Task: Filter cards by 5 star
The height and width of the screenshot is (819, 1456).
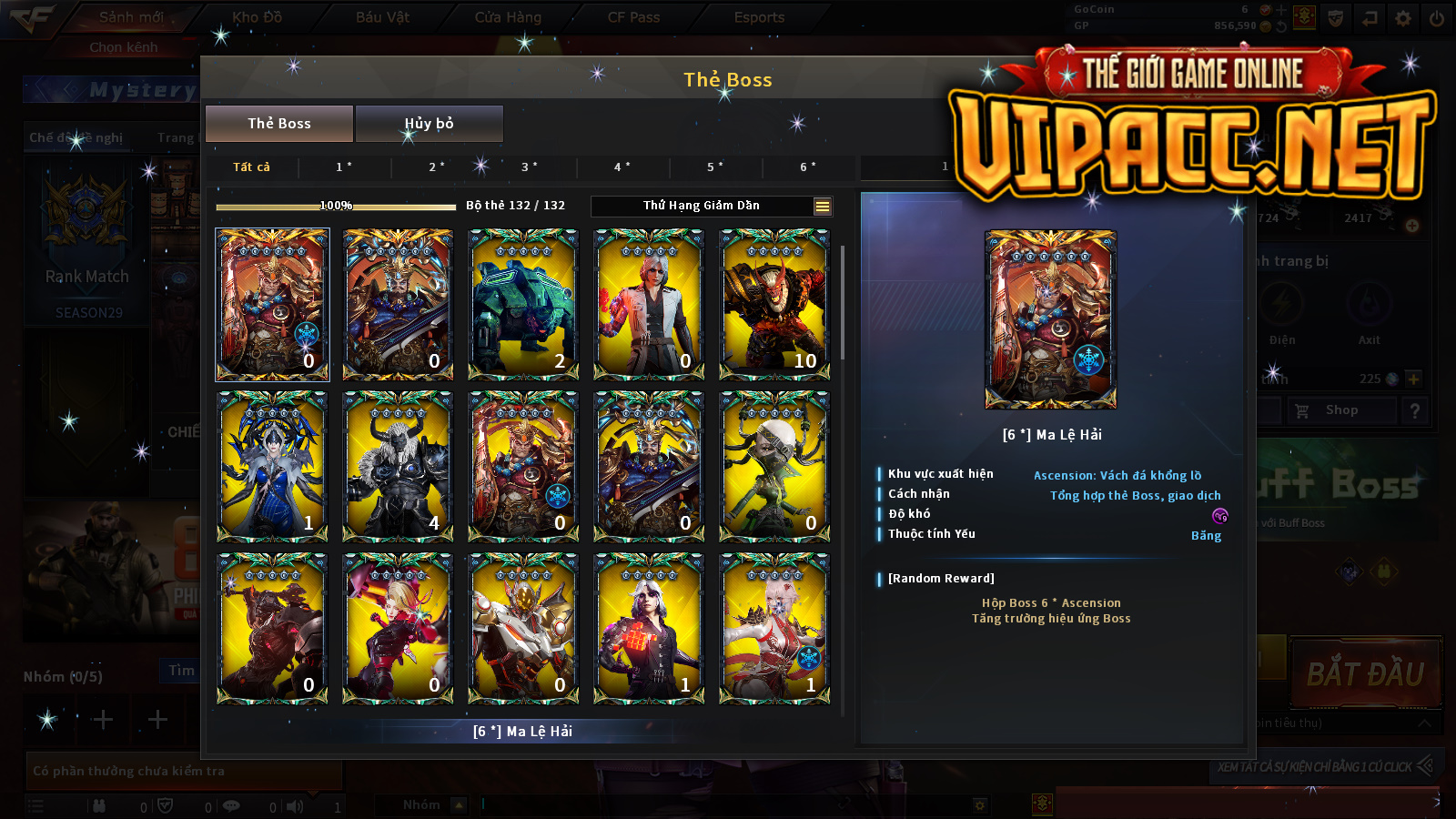Action: point(715,167)
